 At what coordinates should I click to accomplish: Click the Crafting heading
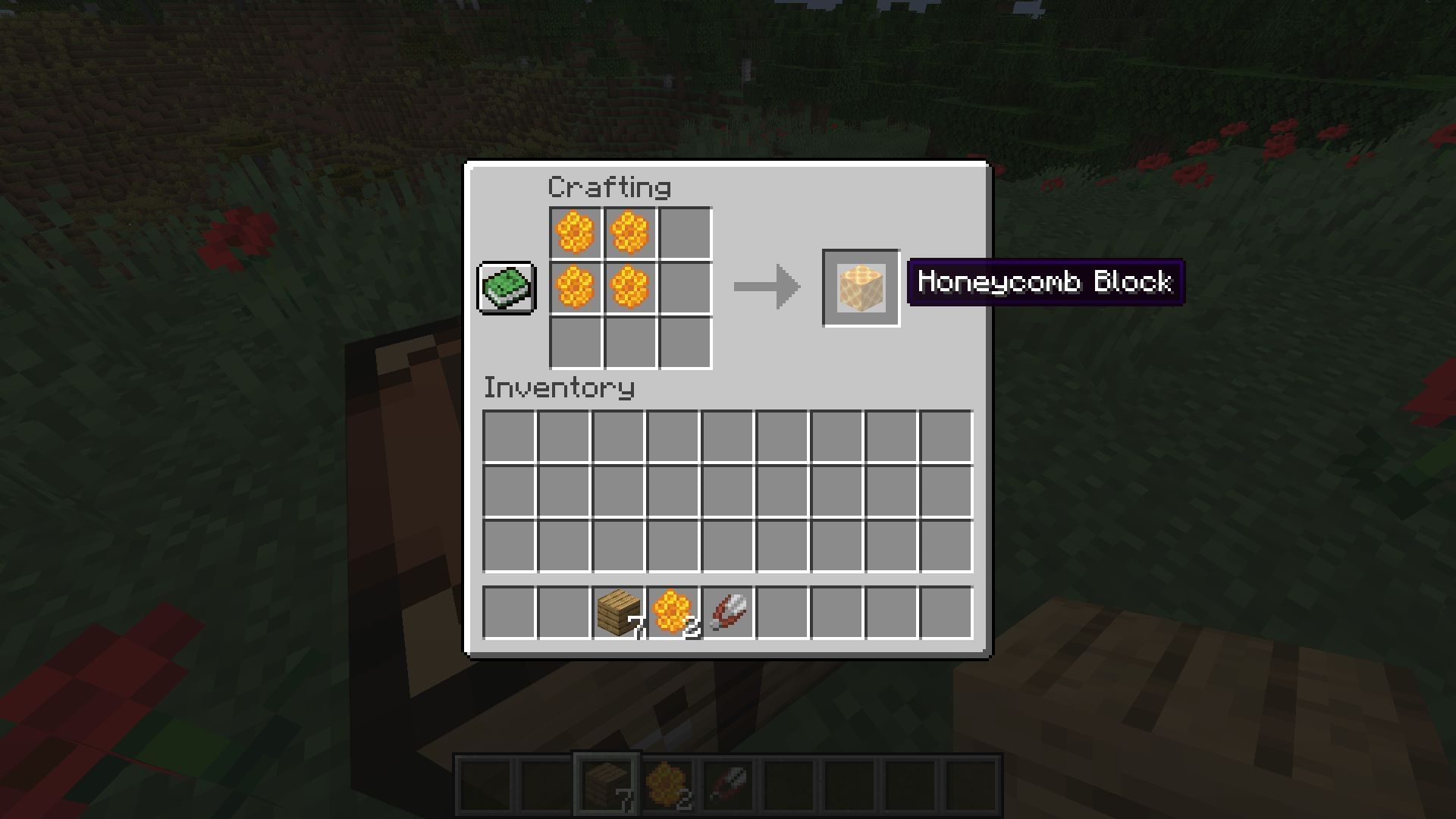609,187
